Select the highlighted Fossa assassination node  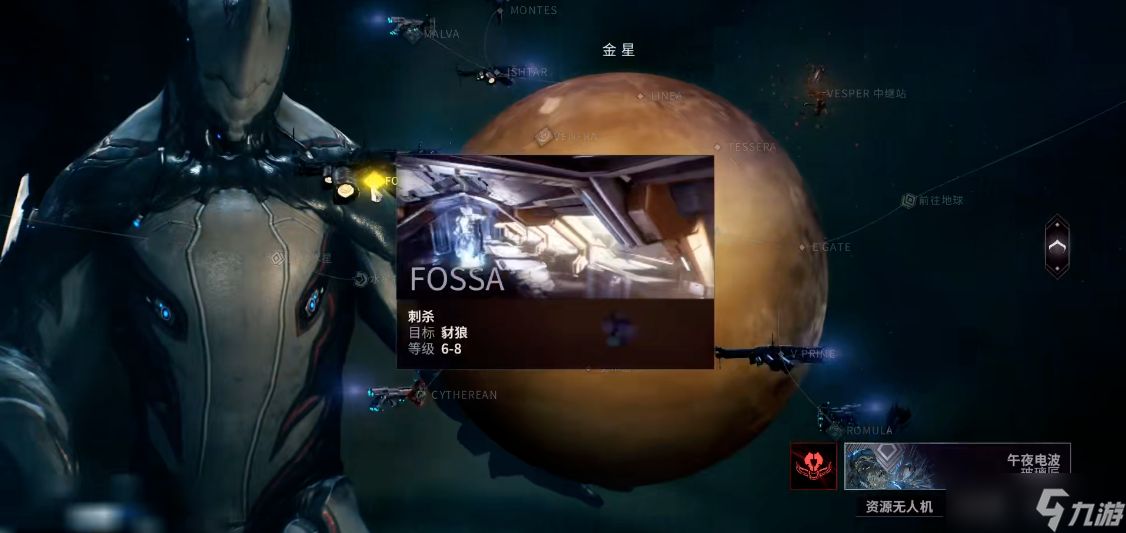pos(373,180)
